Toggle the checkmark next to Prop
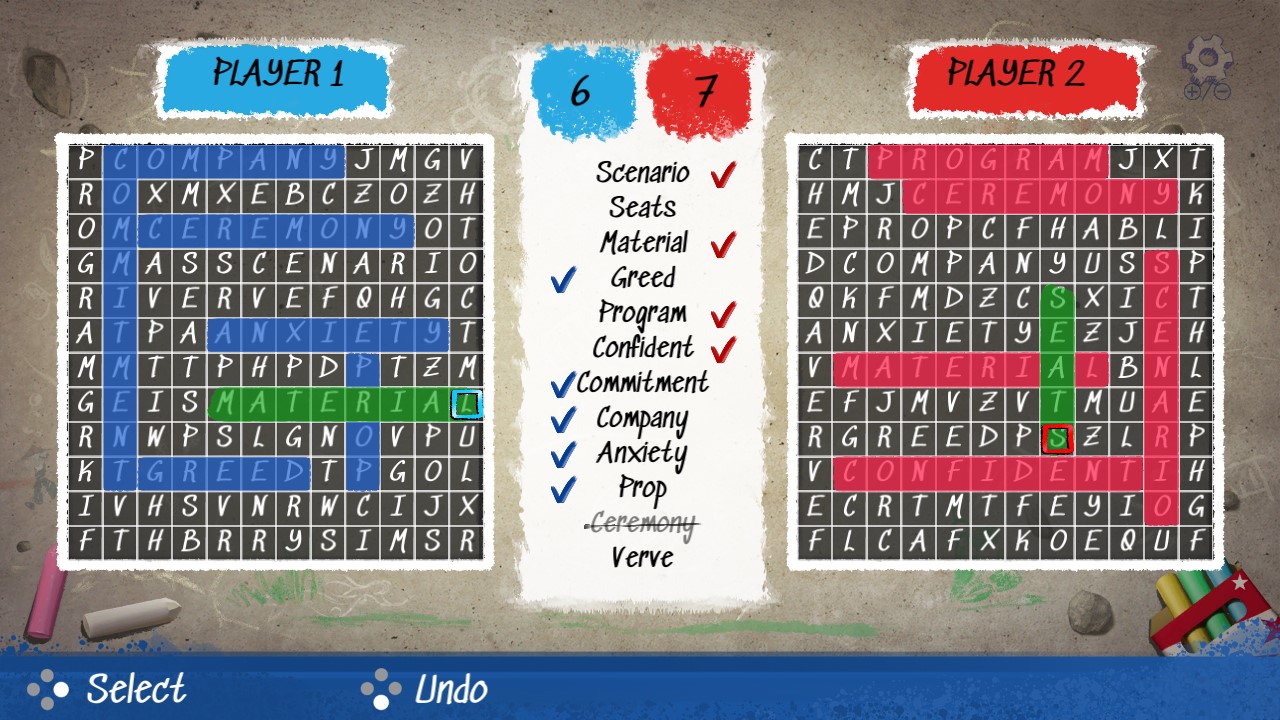The image size is (1280, 720). click(x=563, y=489)
